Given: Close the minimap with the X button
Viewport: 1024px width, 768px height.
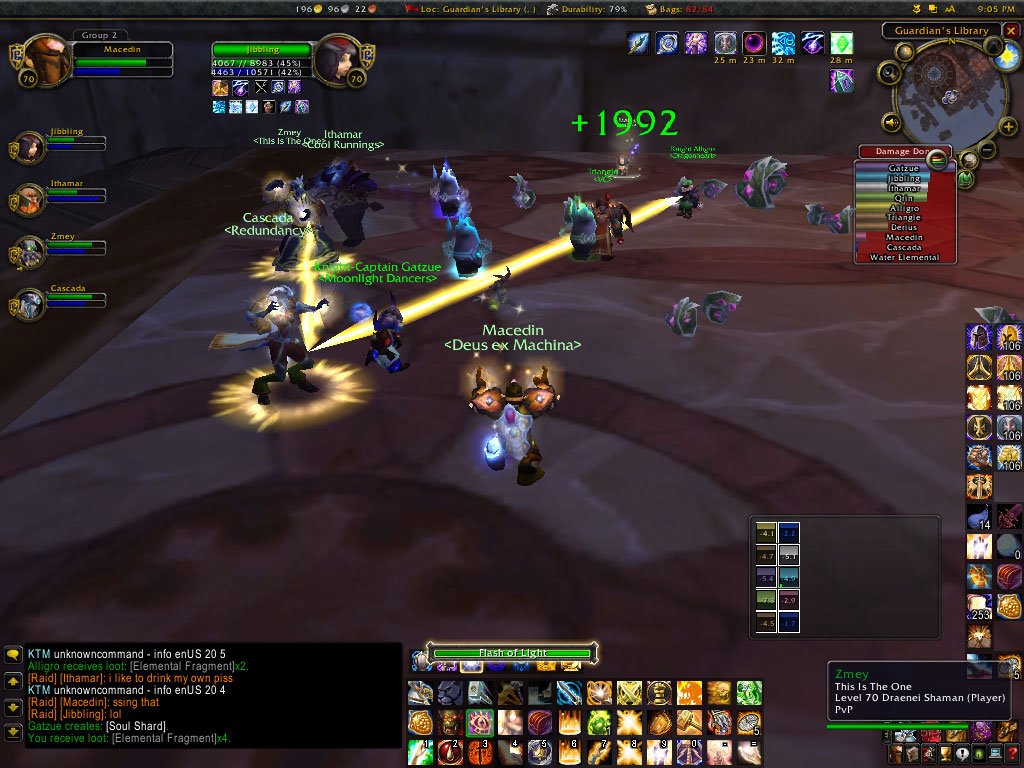Looking at the screenshot, I should point(1010,31).
